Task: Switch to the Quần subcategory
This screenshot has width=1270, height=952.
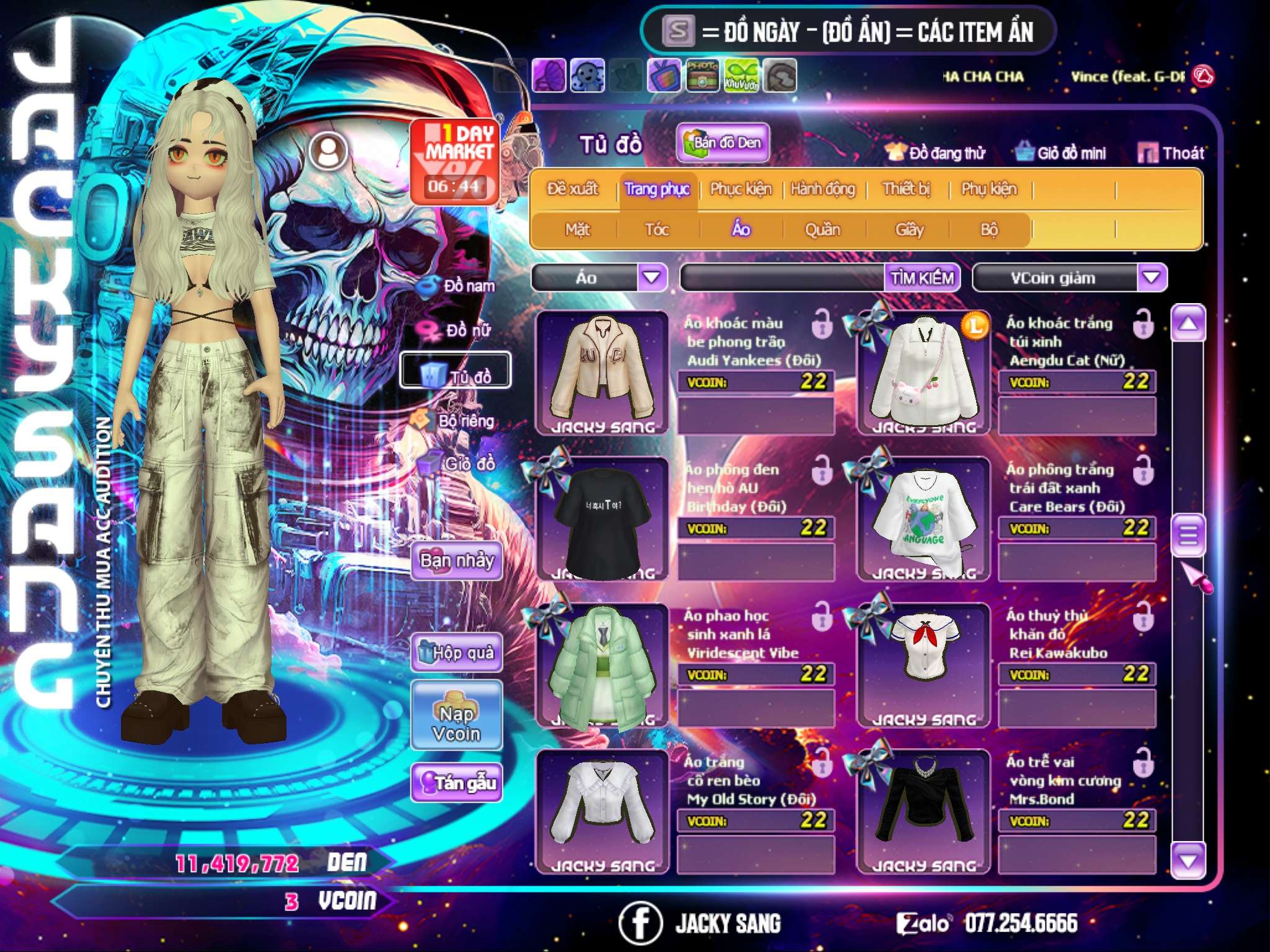Action: [822, 230]
